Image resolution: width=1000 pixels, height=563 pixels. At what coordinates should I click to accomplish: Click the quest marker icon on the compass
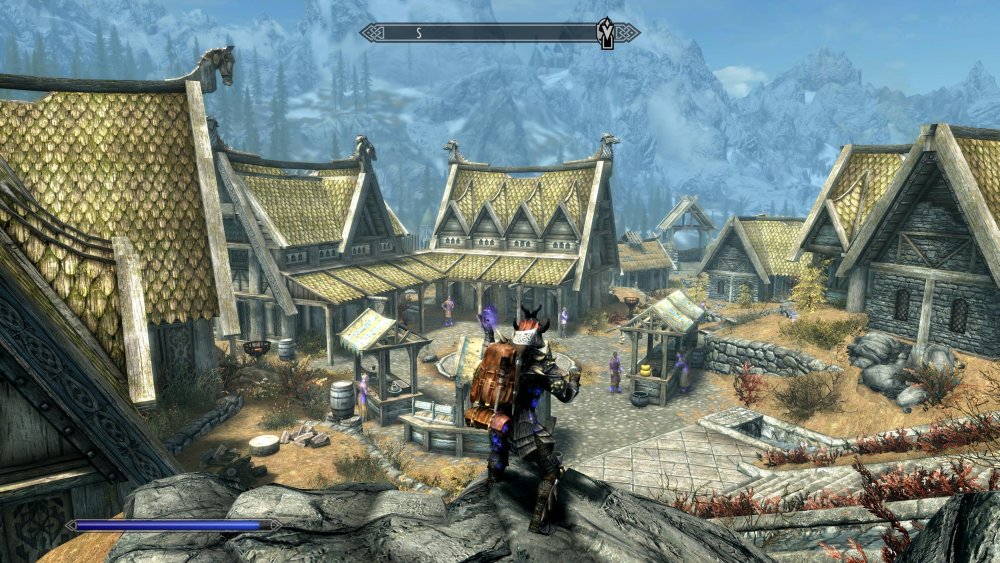tap(606, 31)
